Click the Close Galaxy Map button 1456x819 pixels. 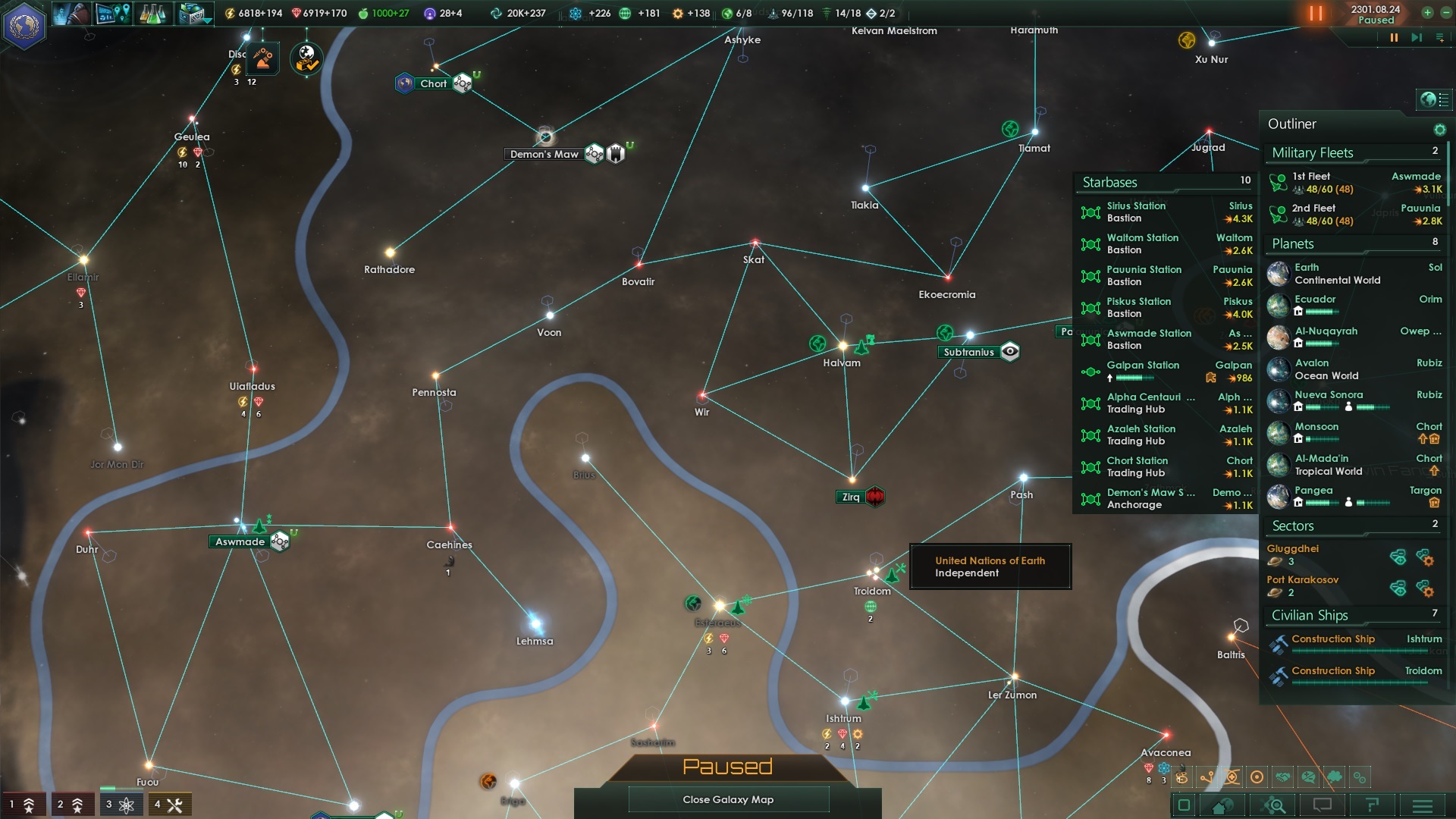728,799
